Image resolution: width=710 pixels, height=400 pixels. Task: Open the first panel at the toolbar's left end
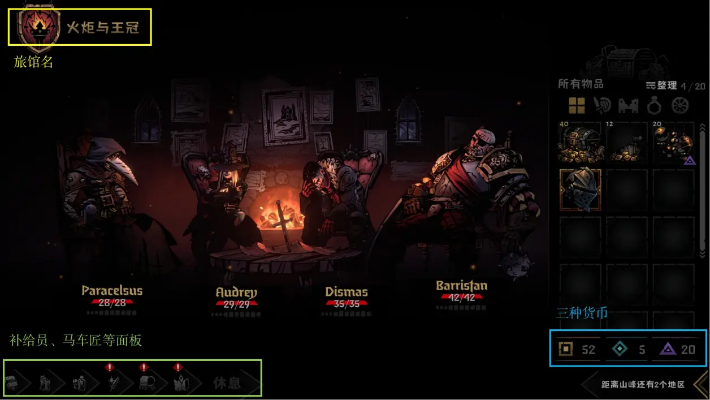17,382
